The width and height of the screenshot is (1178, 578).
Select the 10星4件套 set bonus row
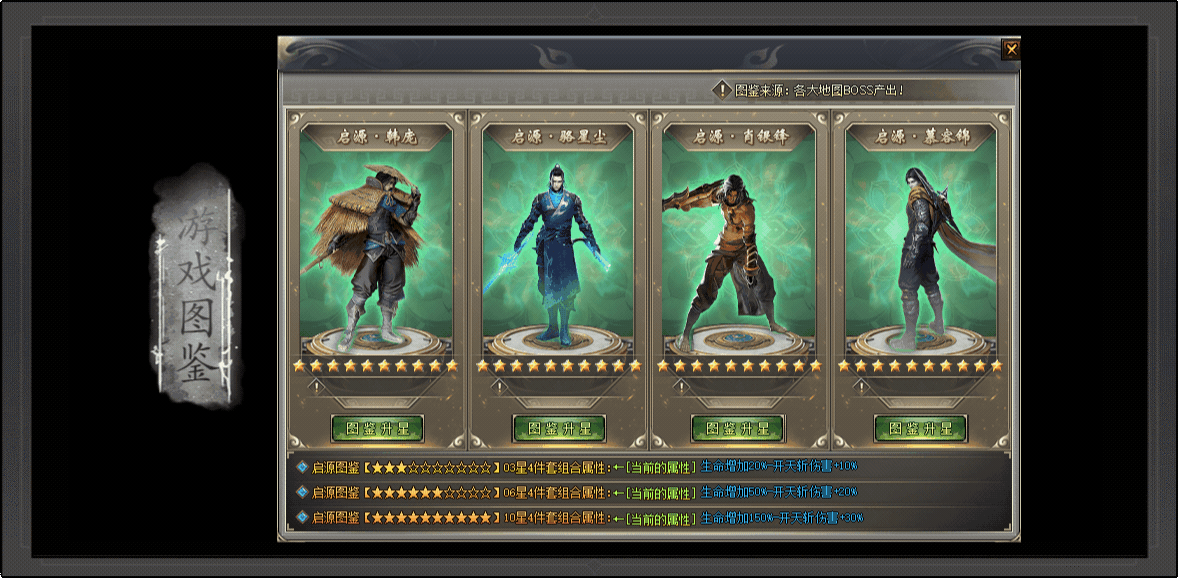tap(580, 518)
